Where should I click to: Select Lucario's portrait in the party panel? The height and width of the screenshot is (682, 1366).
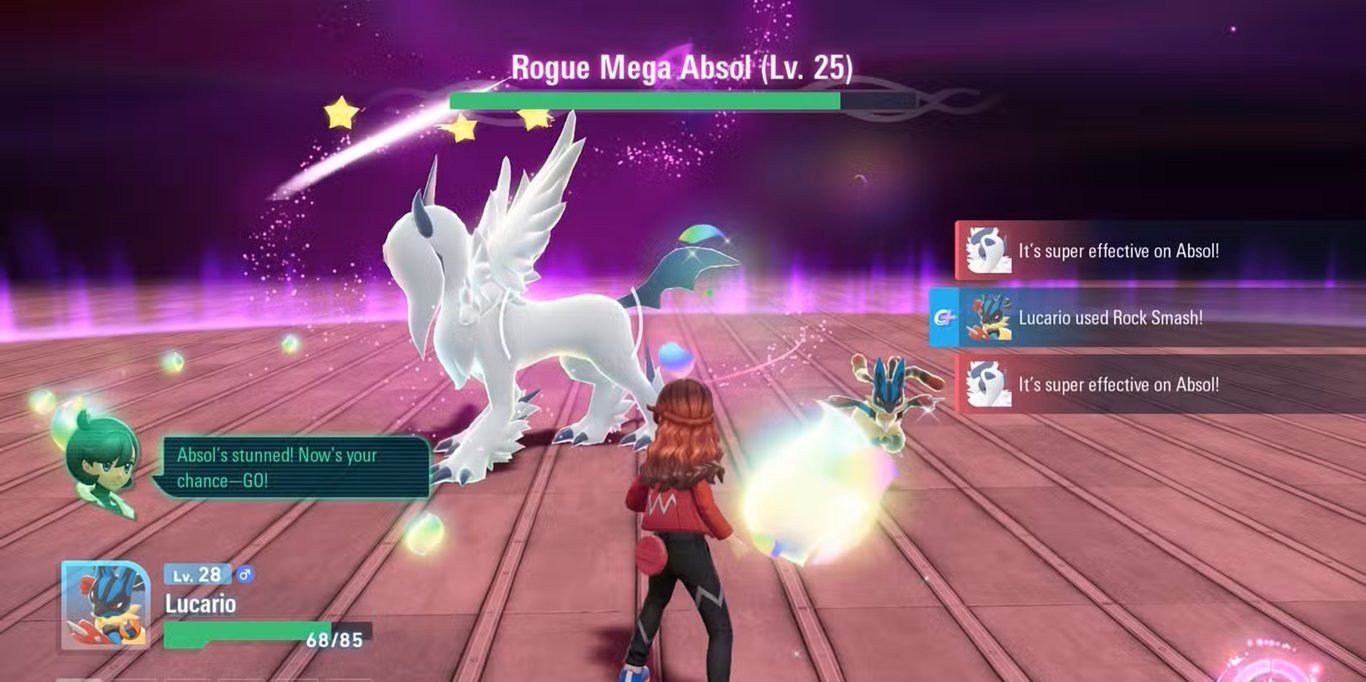point(106,604)
